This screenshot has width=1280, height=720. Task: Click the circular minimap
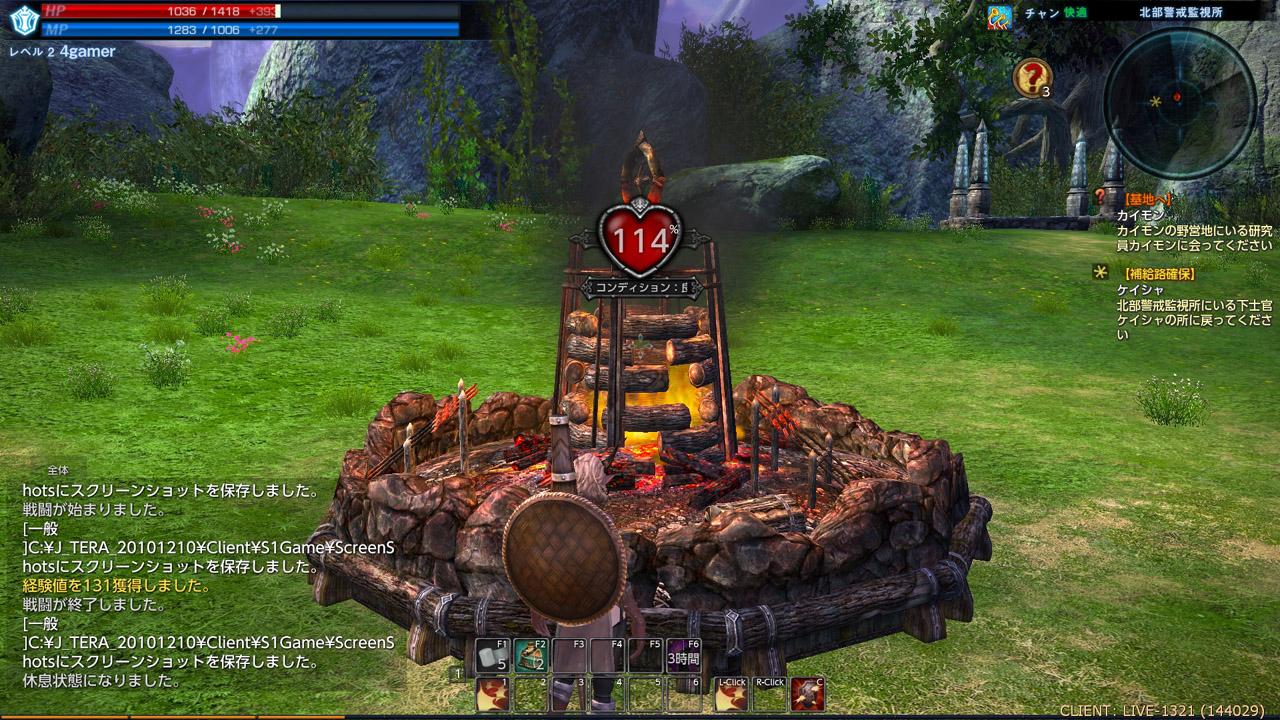[1179, 102]
